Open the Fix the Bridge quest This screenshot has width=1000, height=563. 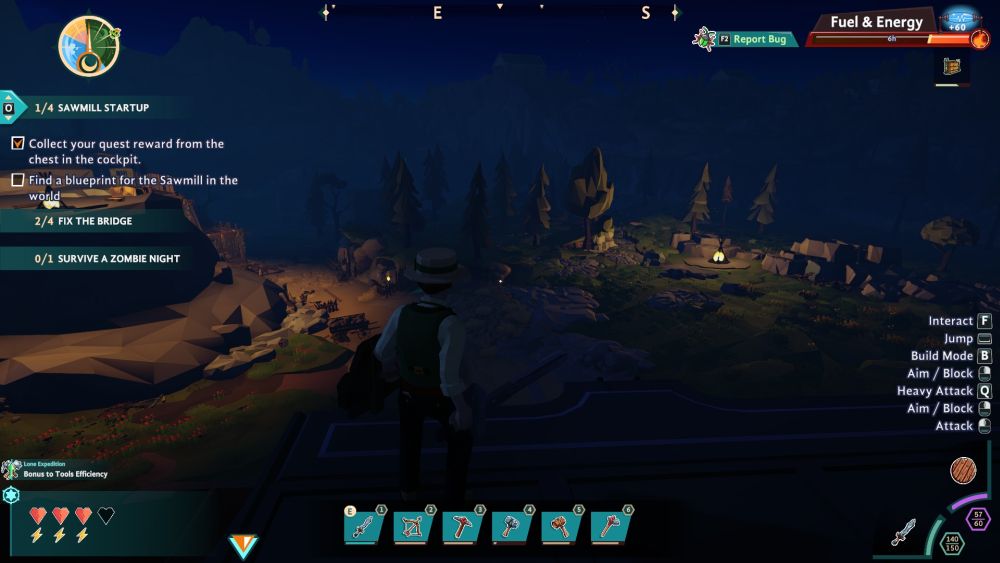94,221
